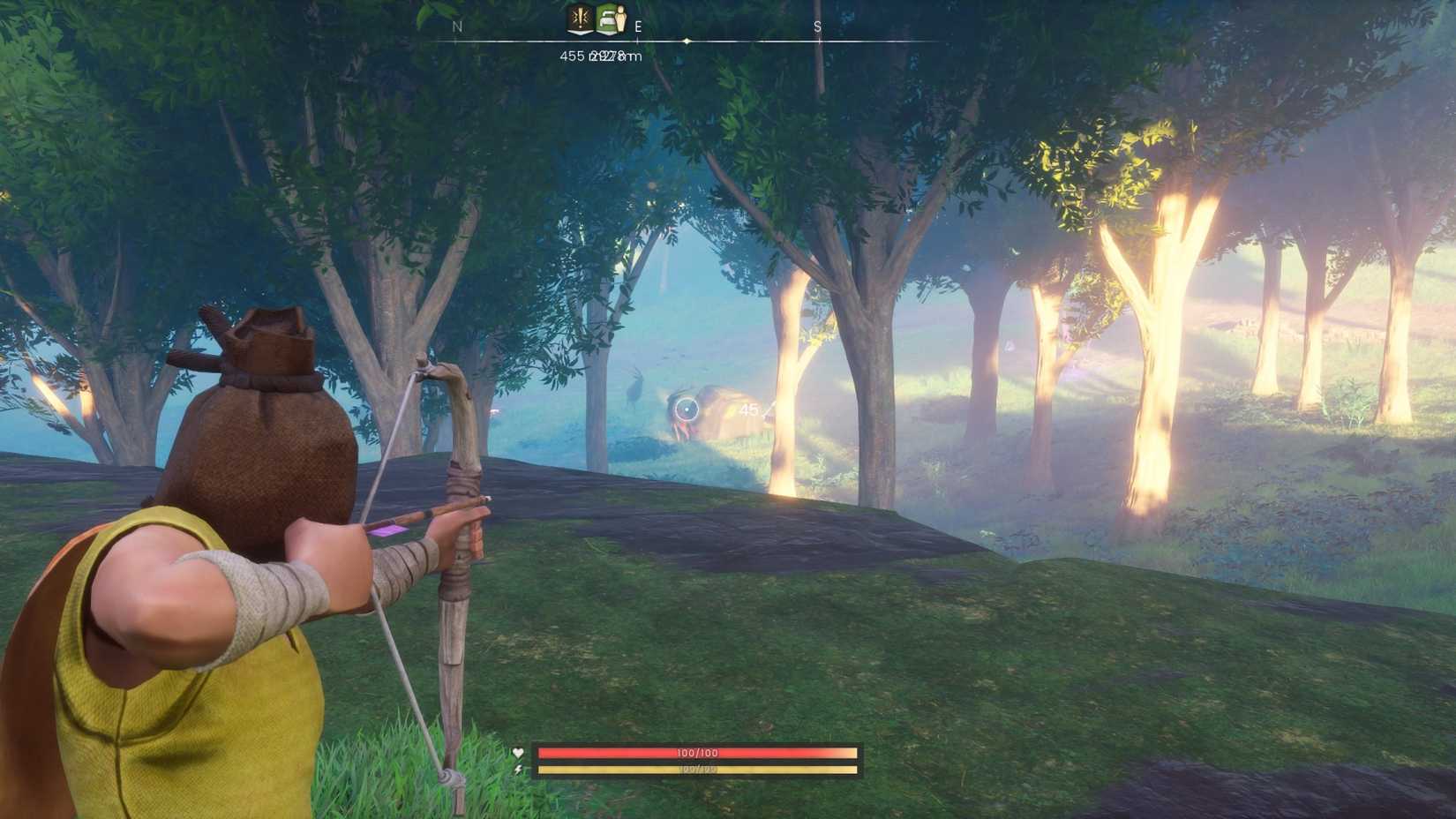
Task: Click the N compass direction marker
Action: pyautogui.click(x=456, y=26)
